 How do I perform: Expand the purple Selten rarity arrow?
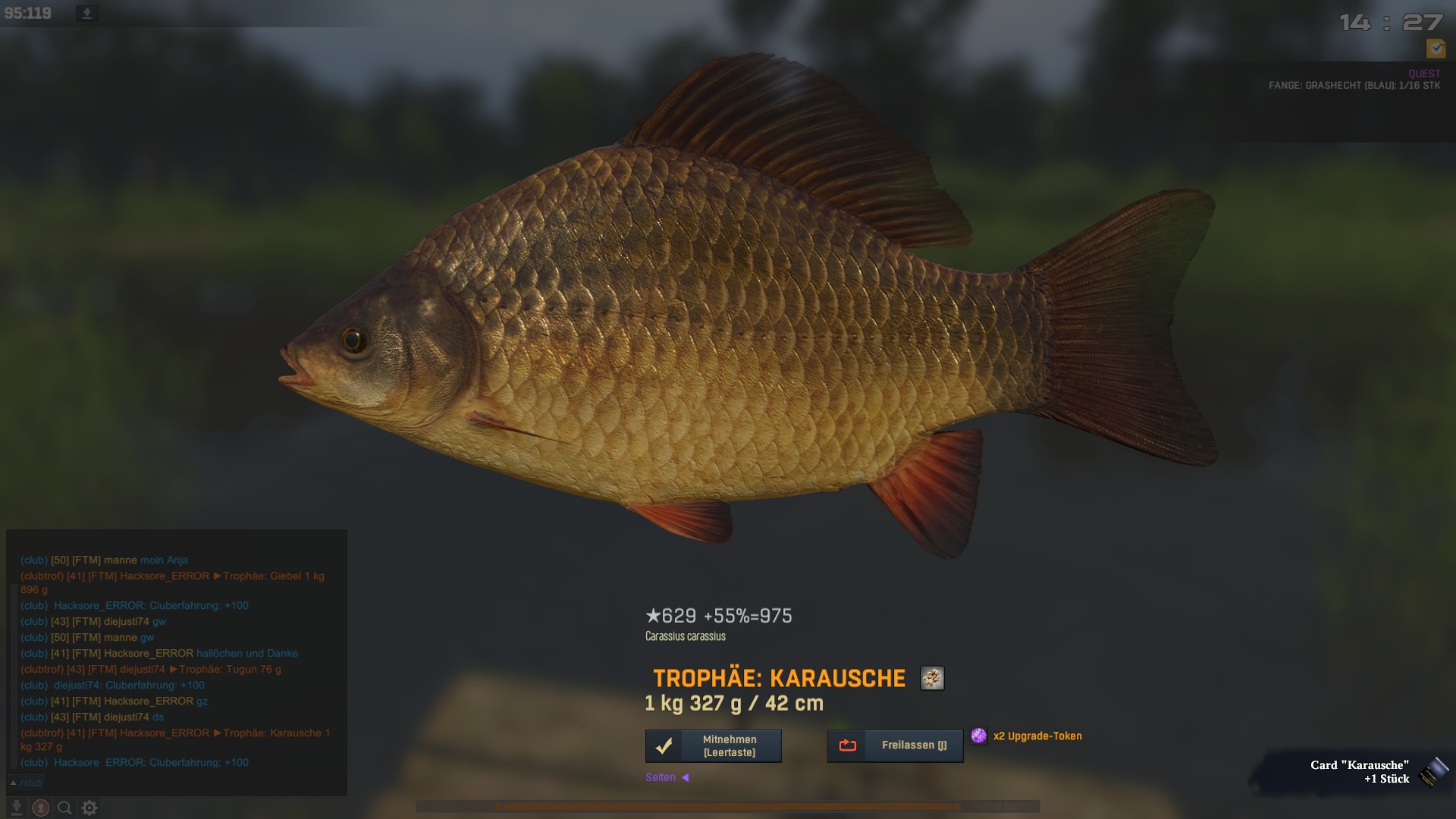point(685,777)
